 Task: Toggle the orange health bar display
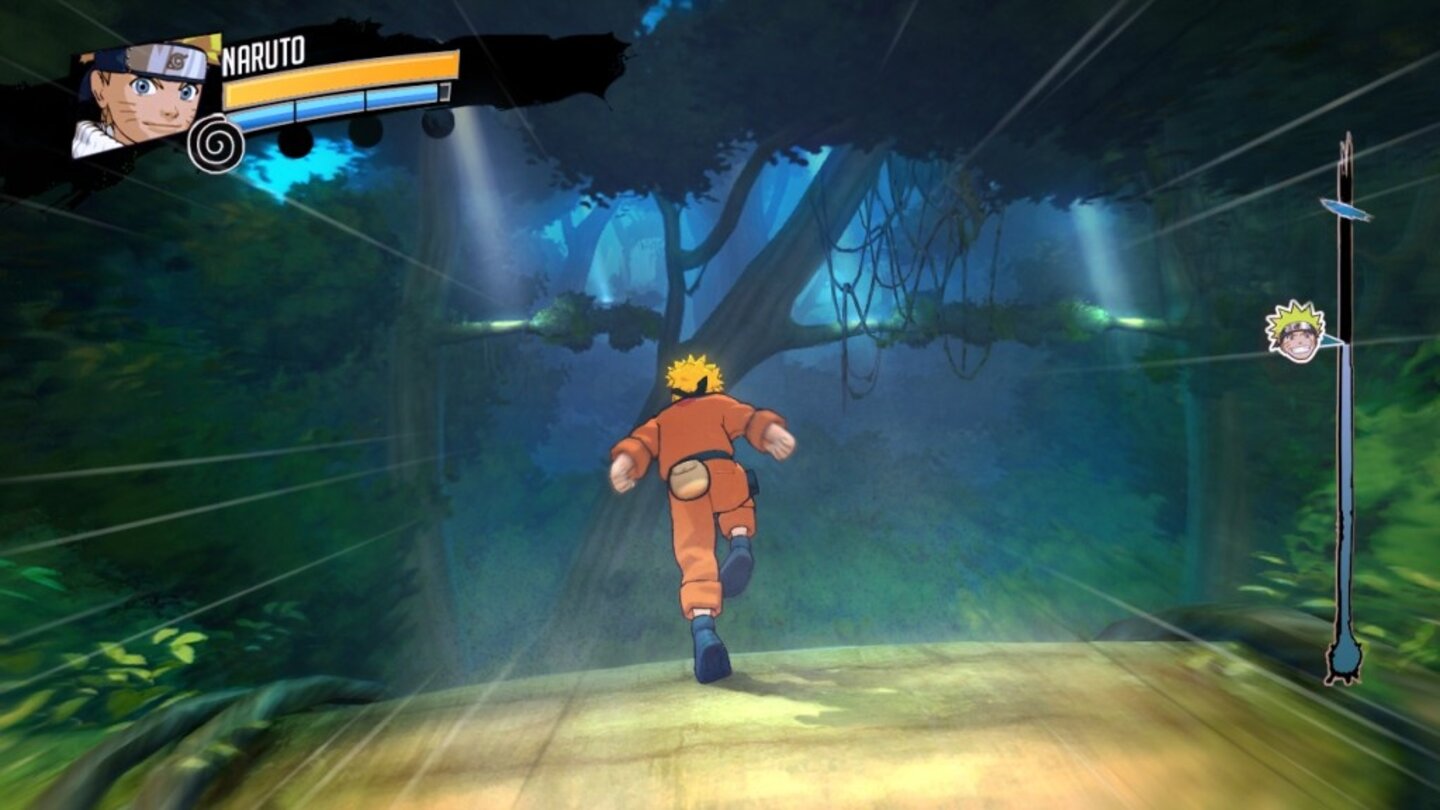[x=340, y=75]
